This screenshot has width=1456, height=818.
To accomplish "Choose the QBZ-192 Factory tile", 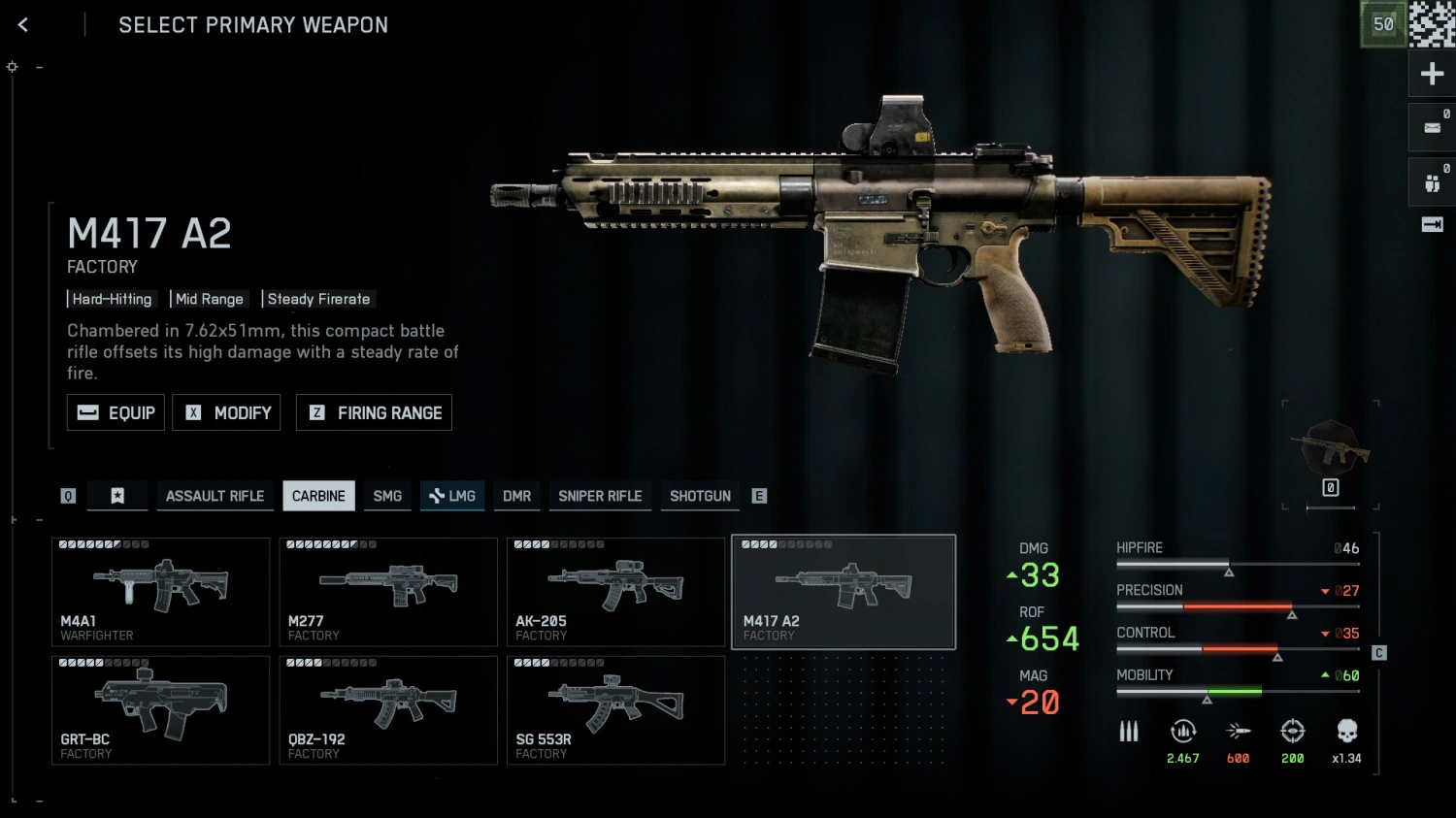I will pos(388,710).
